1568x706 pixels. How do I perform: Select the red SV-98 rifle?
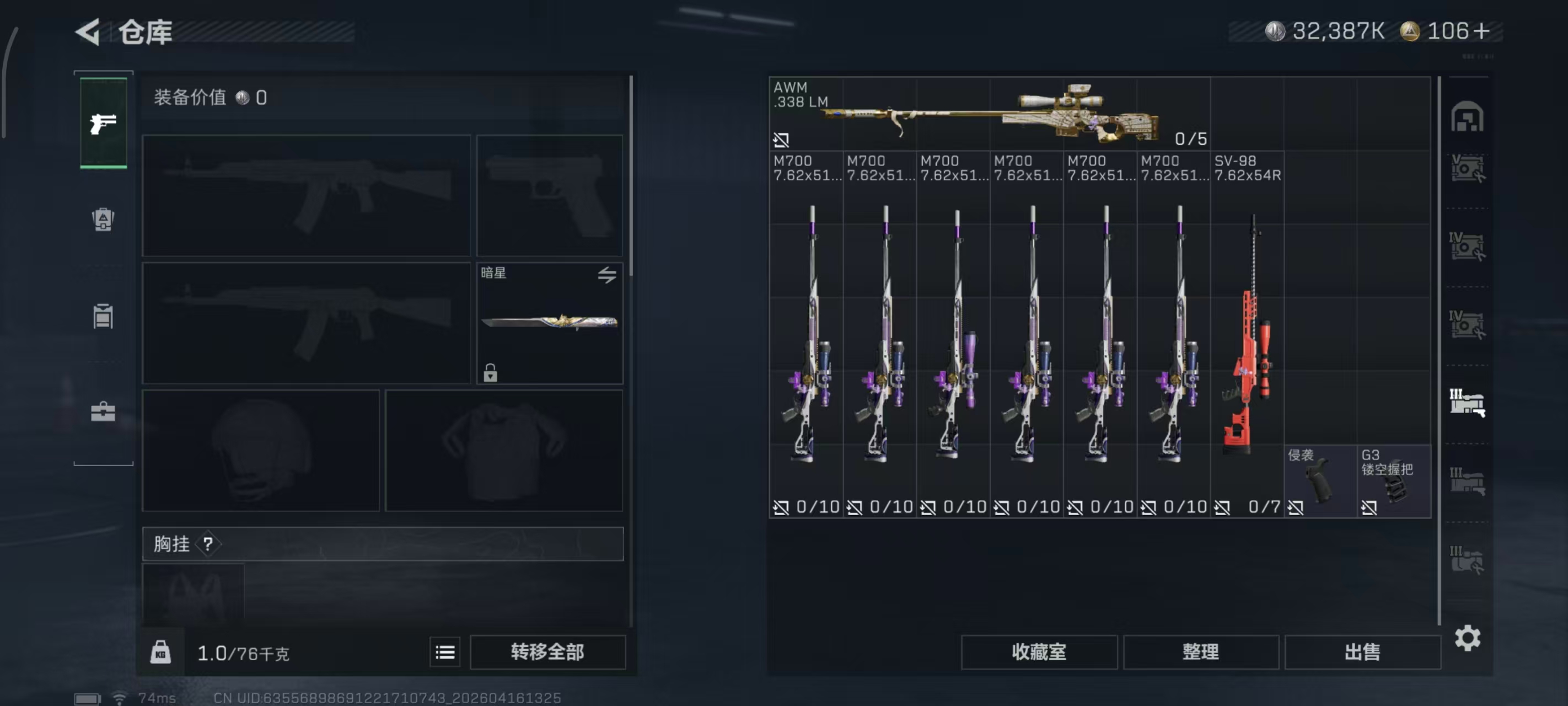point(1247,334)
